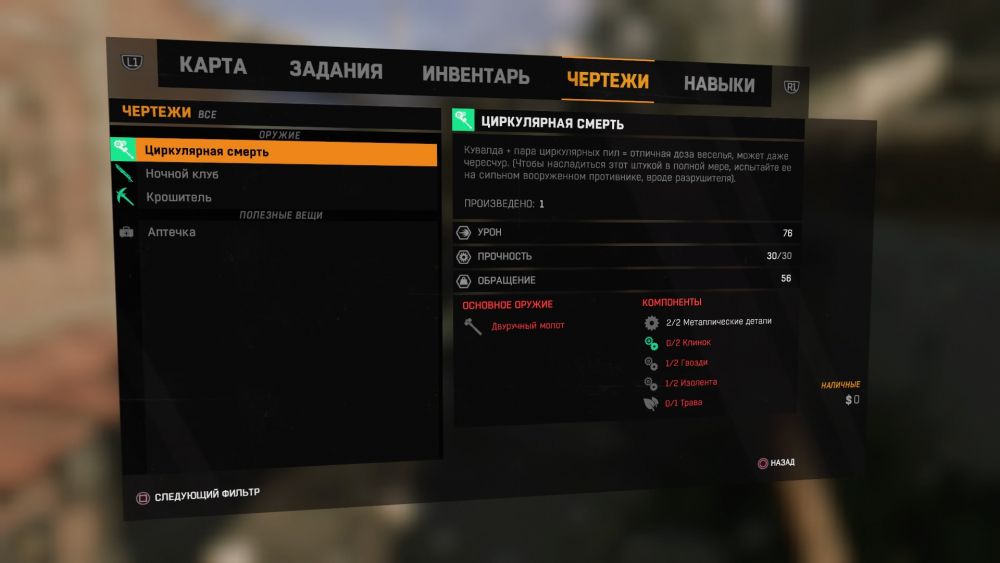
Task: Select the Металлические детали component
Action: coord(718,322)
